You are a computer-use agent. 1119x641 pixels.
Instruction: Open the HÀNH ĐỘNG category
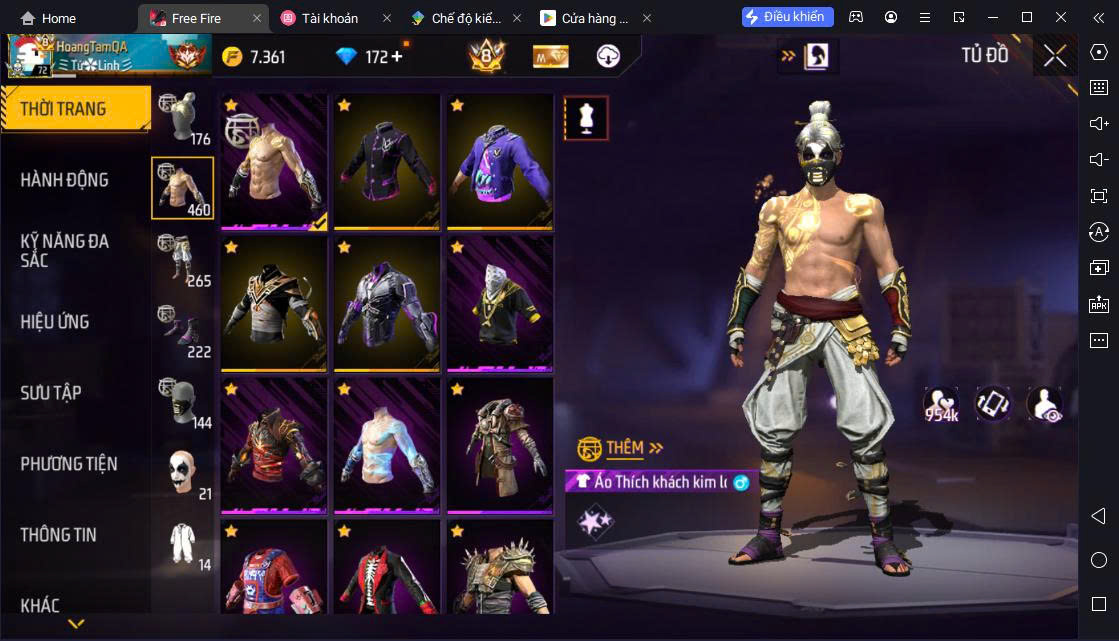[65, 180]
